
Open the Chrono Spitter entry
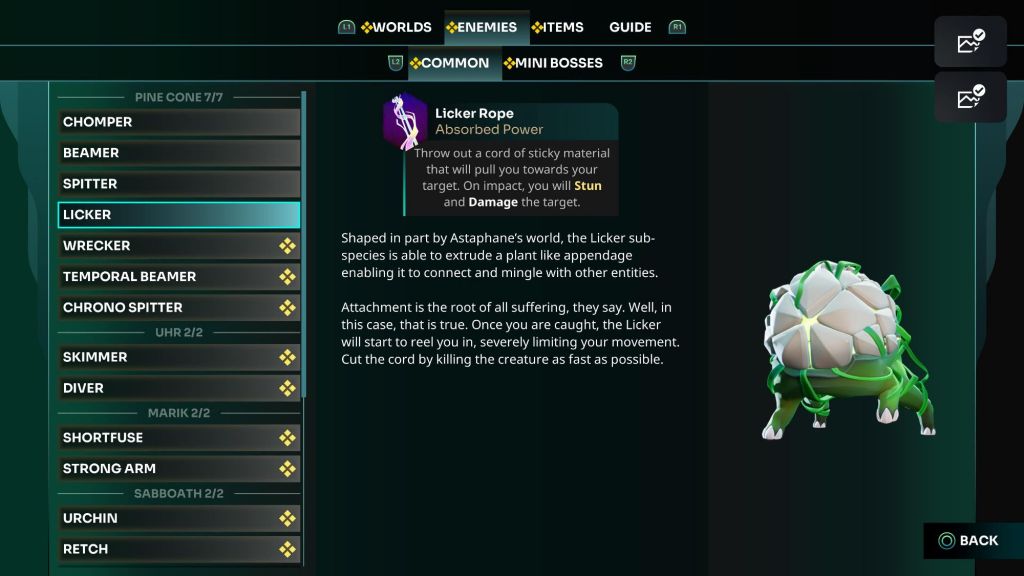click(x=179, y=308)
